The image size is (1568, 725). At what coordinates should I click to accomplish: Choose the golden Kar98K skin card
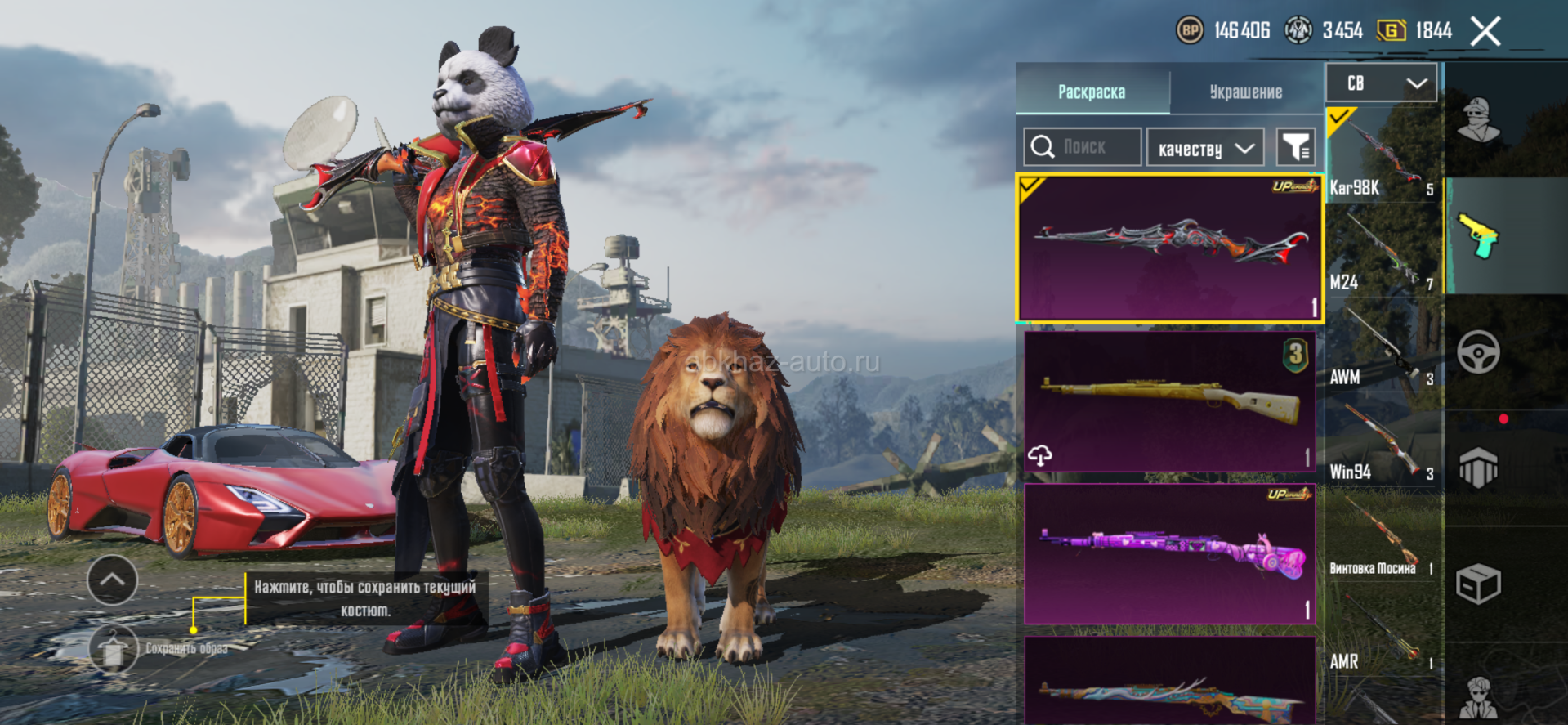click(x=1169, y=401)
